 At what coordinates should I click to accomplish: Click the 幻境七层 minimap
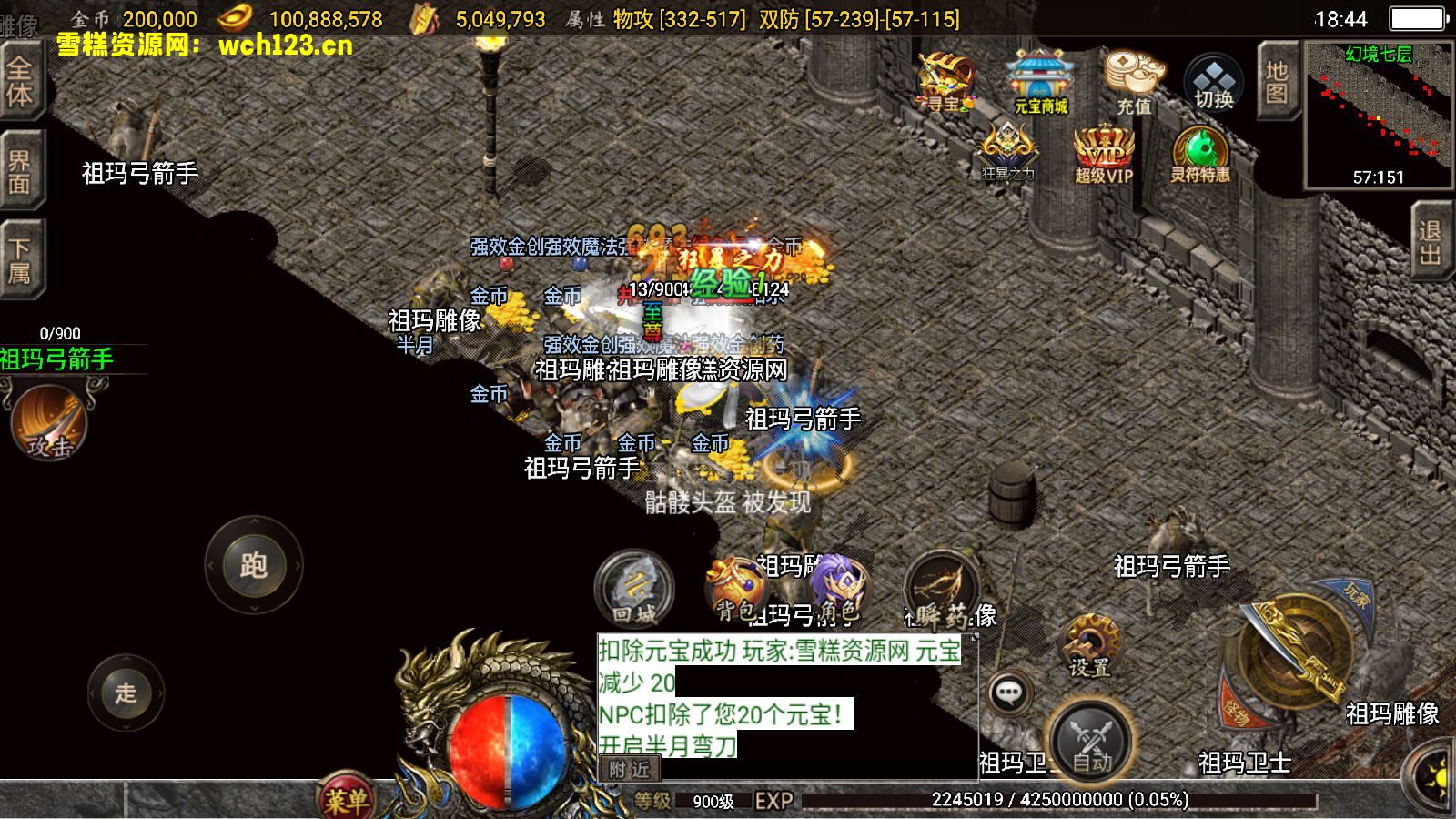click(1378, 114)
